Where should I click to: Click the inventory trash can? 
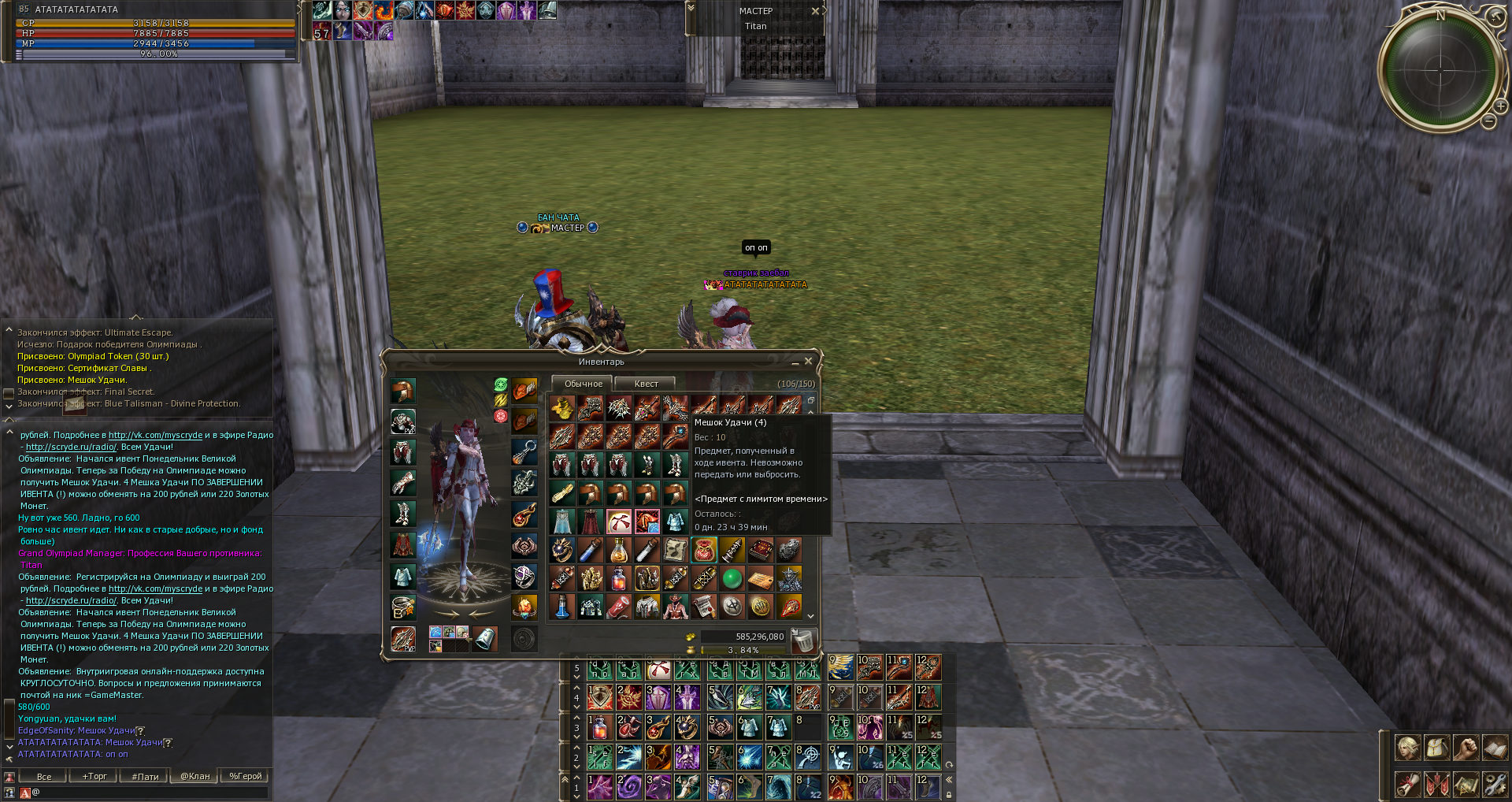(x=802, y=641)
